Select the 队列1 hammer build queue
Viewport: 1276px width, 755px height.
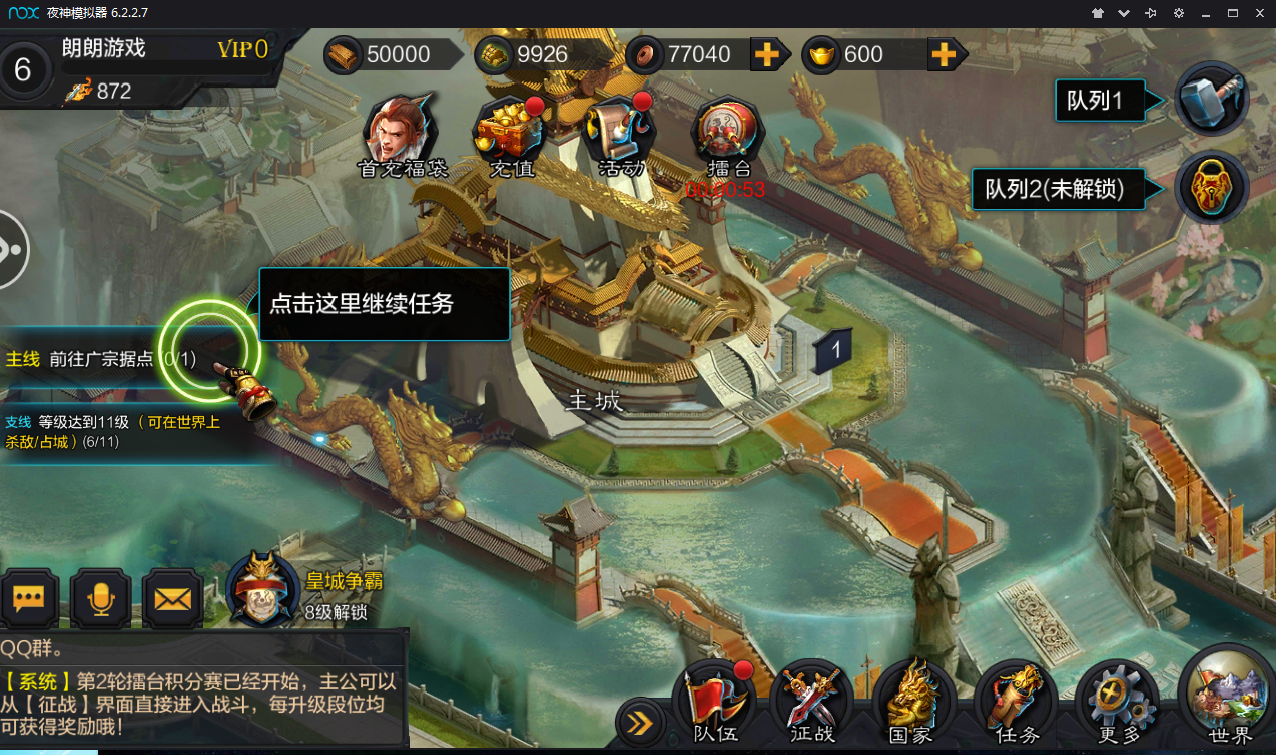click(1211, 99)
